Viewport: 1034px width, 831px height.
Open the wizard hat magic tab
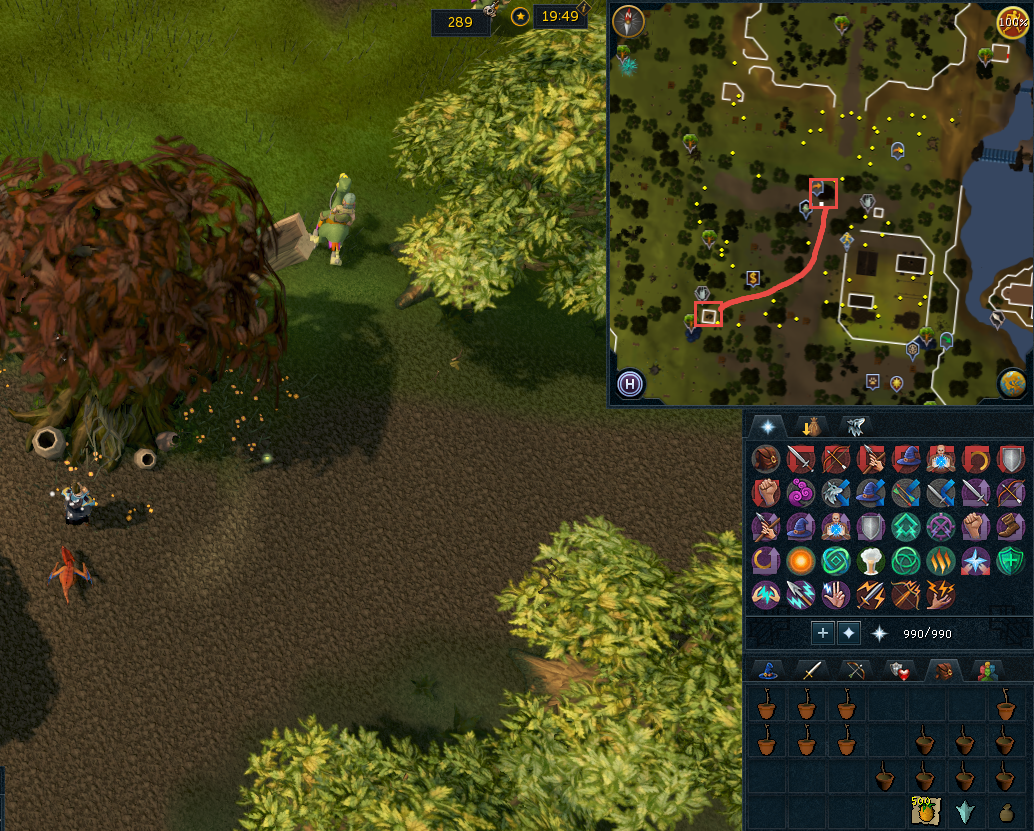(x=769, y=671)
